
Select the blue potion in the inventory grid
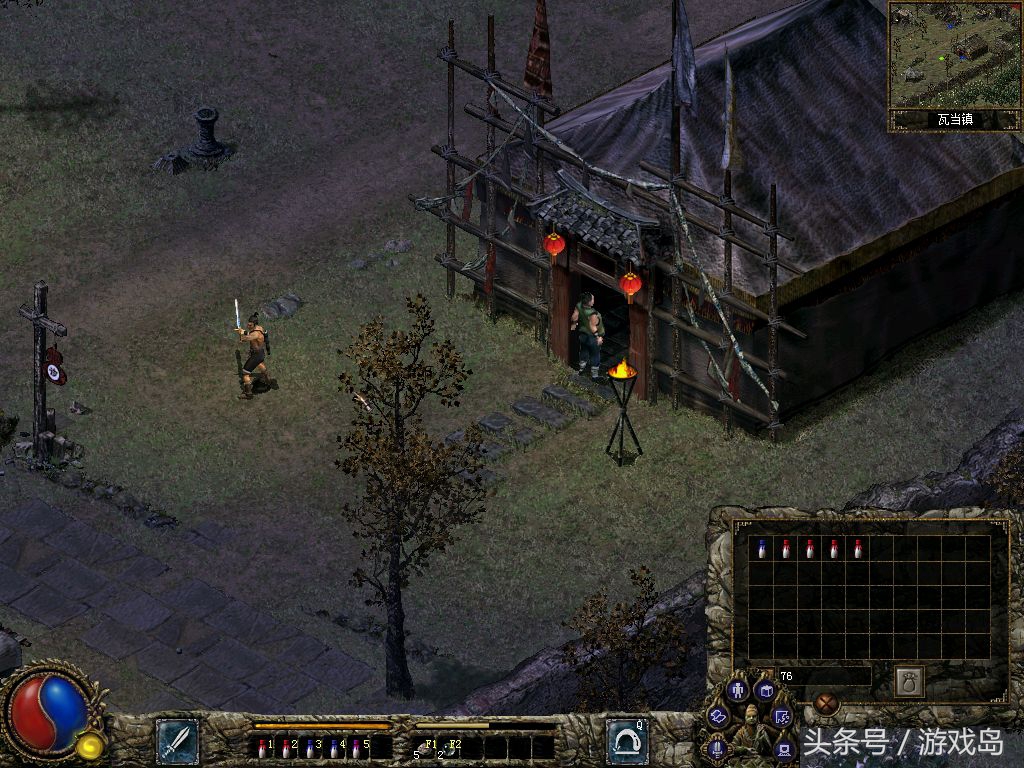coord(762,549)
